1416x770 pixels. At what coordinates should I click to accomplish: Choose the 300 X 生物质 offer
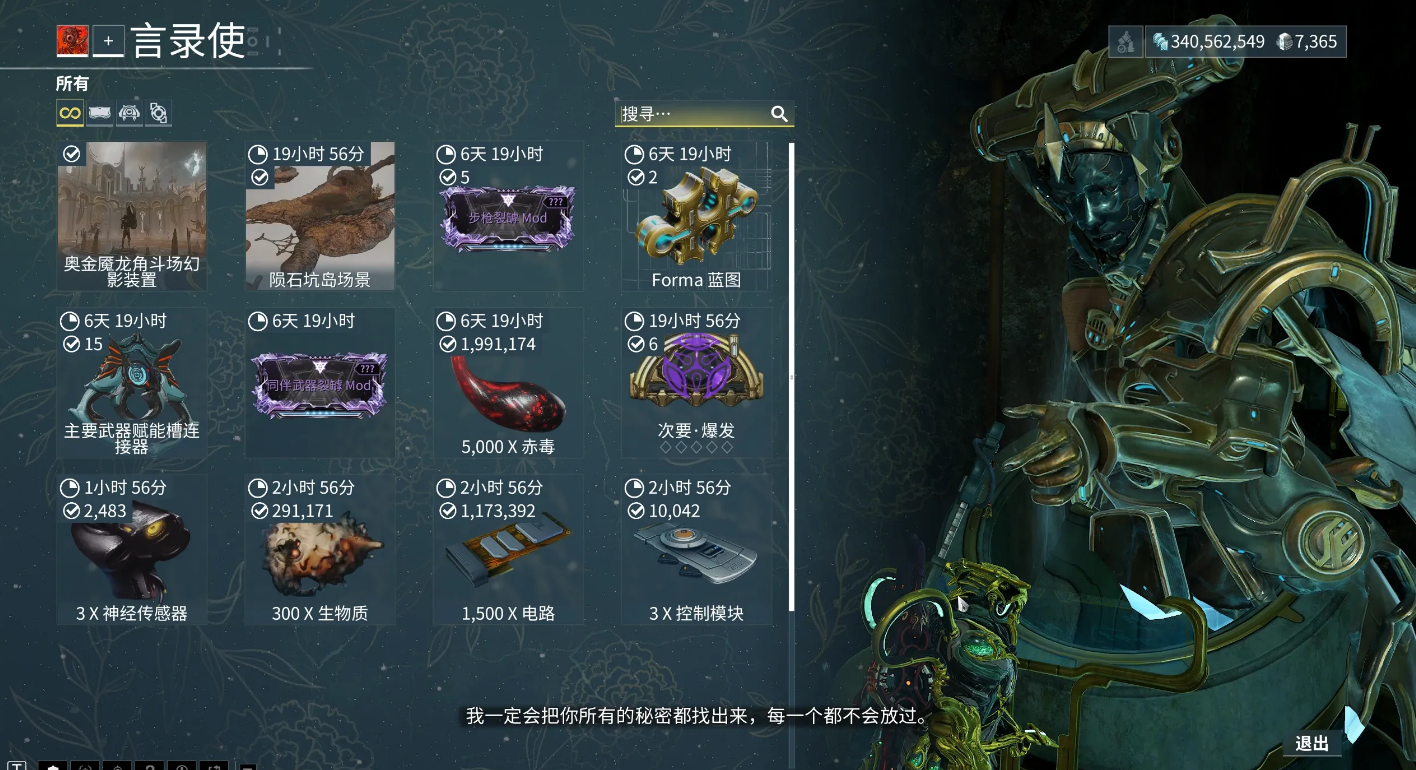(x=320, y=551)
